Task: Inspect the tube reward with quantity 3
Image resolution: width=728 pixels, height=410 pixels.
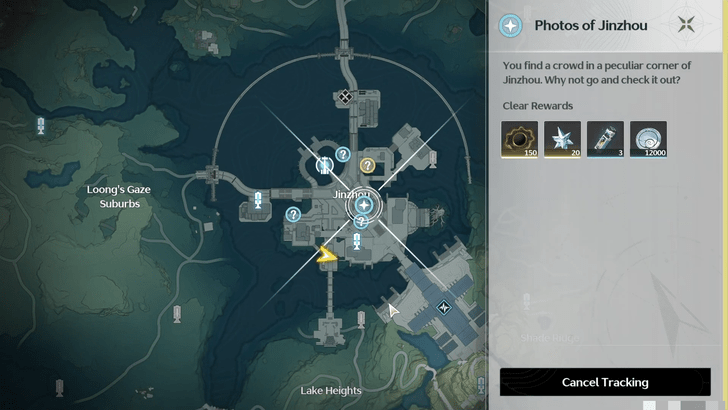Action: click(x=605, y=140)
